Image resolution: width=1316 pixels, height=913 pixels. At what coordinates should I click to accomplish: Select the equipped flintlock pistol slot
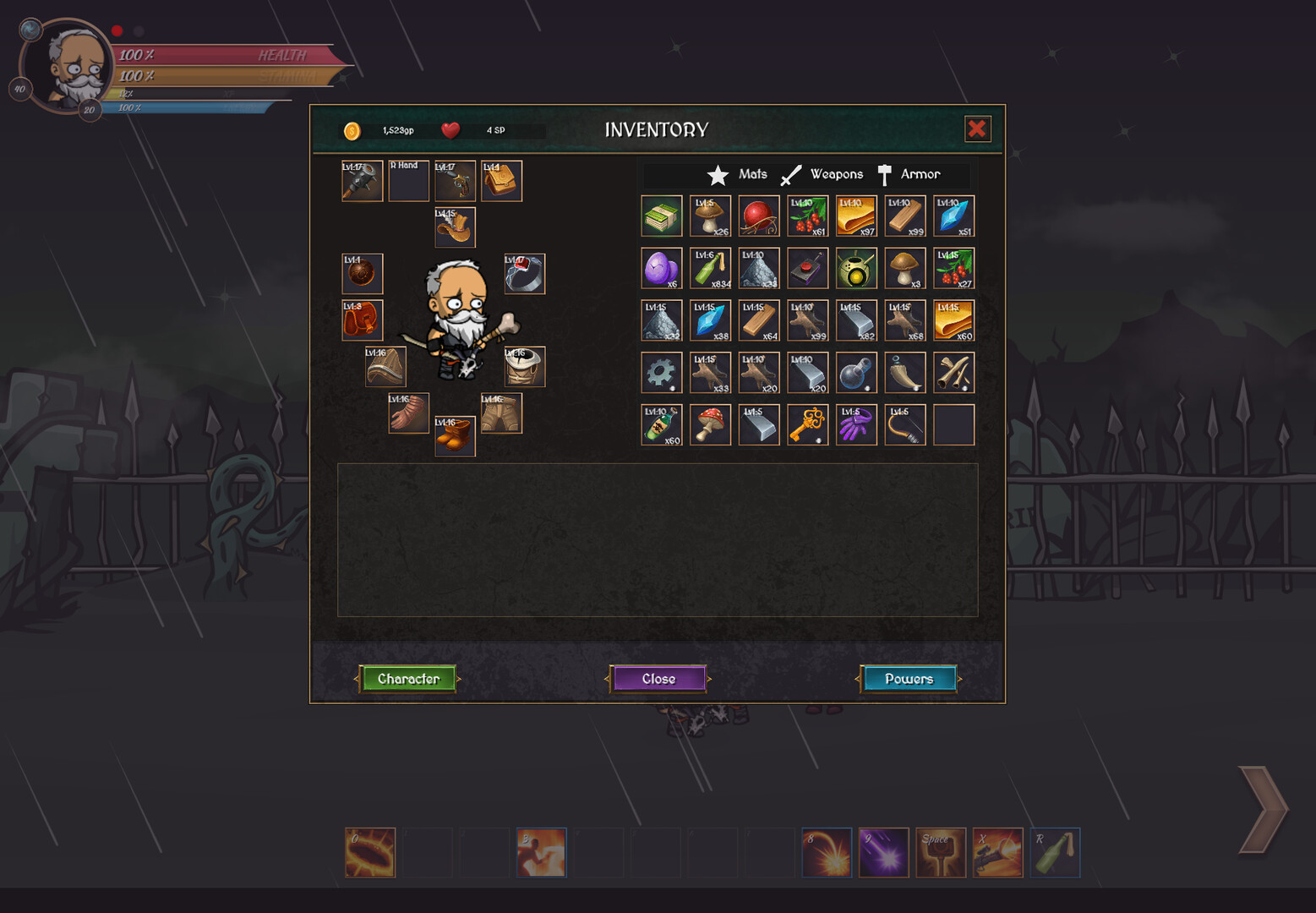point(455,181)
